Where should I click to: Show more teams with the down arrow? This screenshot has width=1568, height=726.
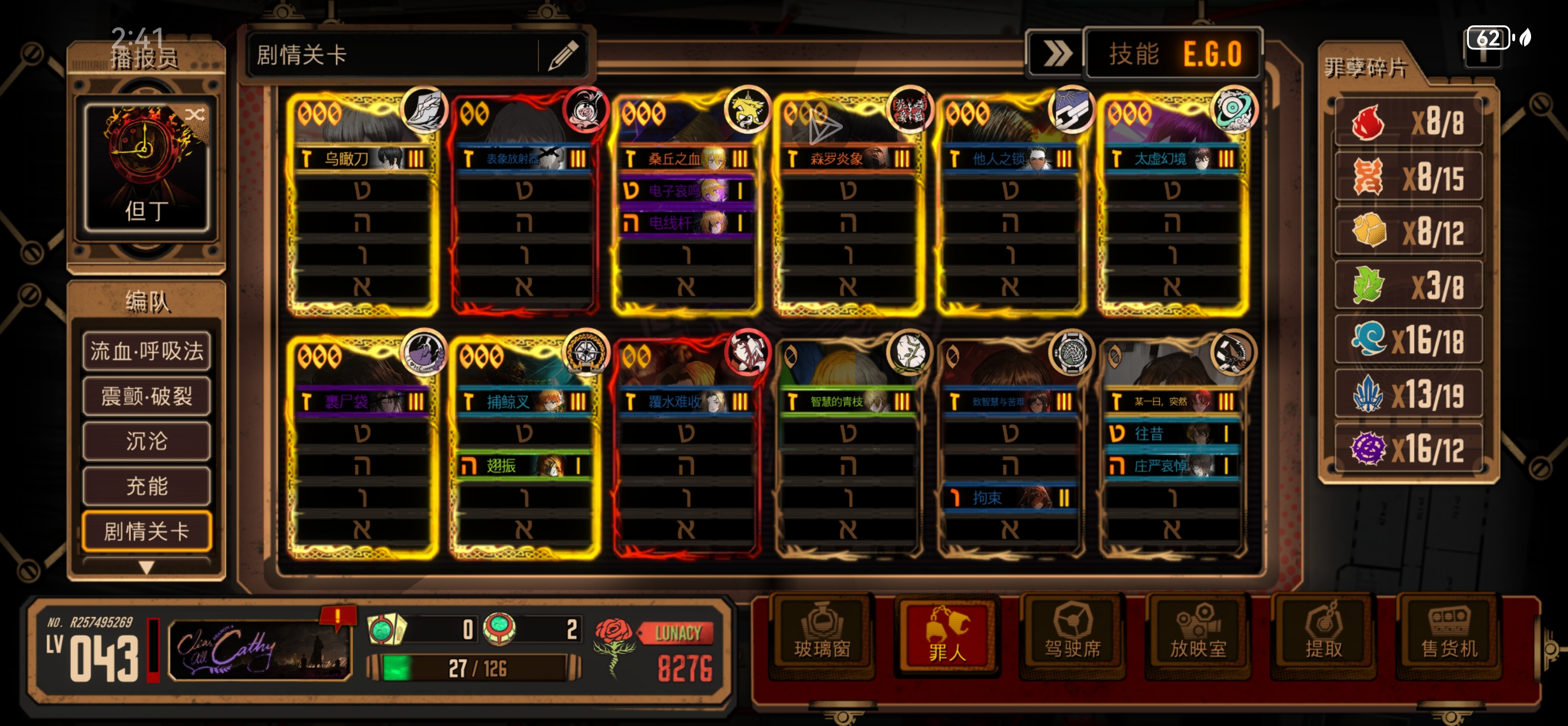click(x=146, y=567)
